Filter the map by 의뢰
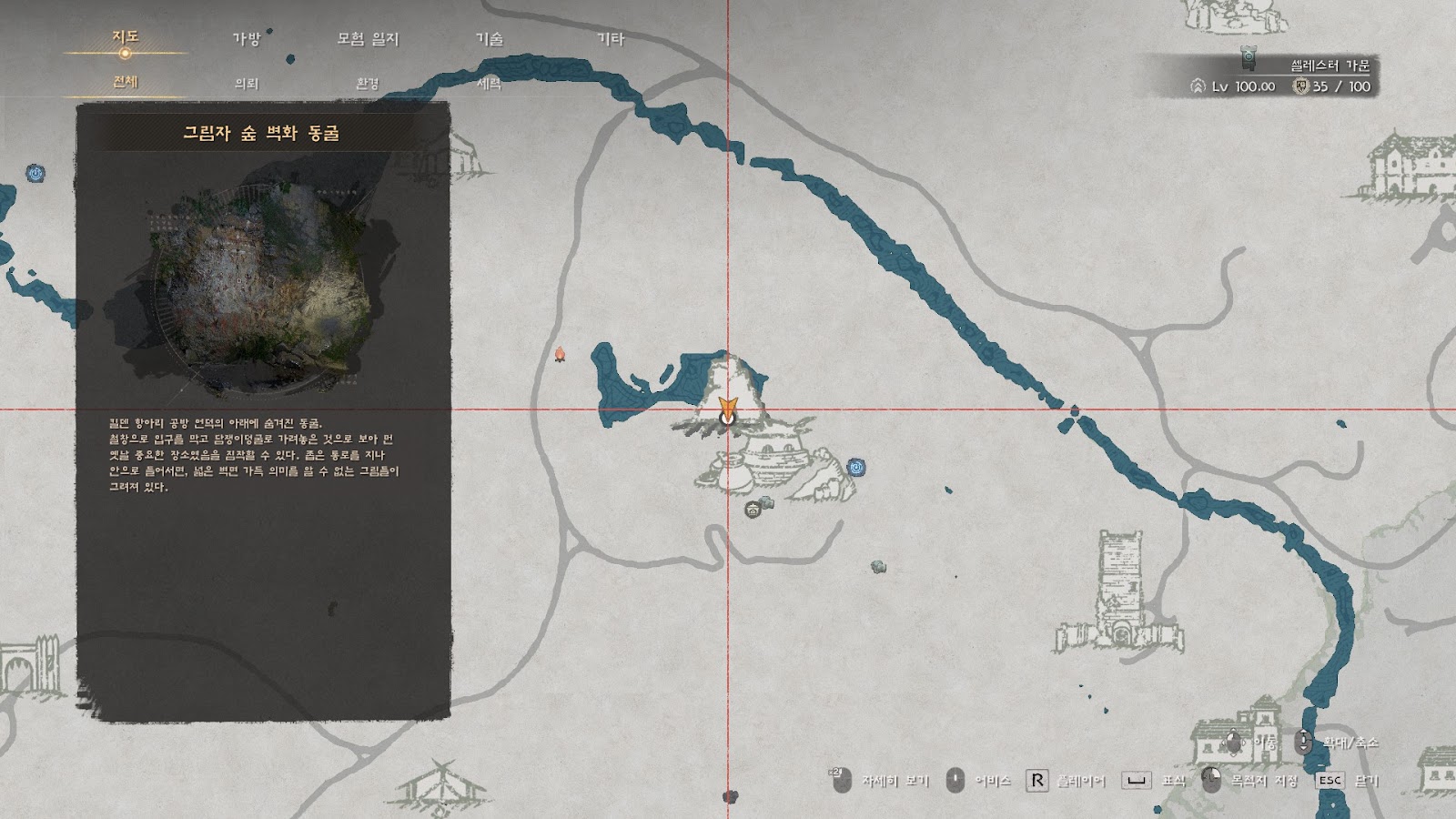Viewport: 1456px width, 819px height. pos(247,83)
